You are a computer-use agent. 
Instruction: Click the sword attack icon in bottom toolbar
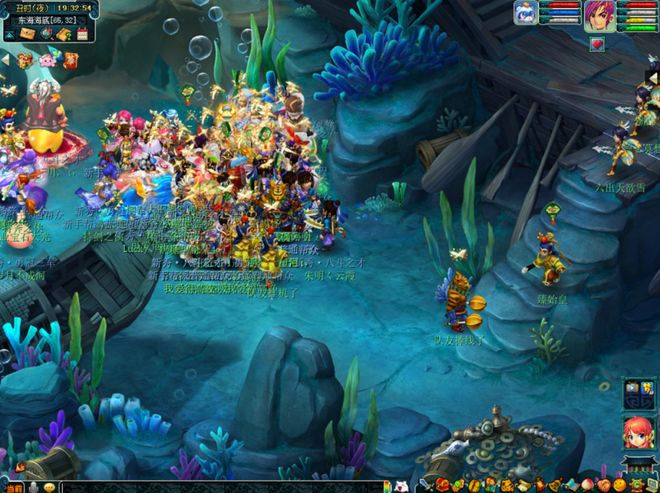tap(425, 485)
